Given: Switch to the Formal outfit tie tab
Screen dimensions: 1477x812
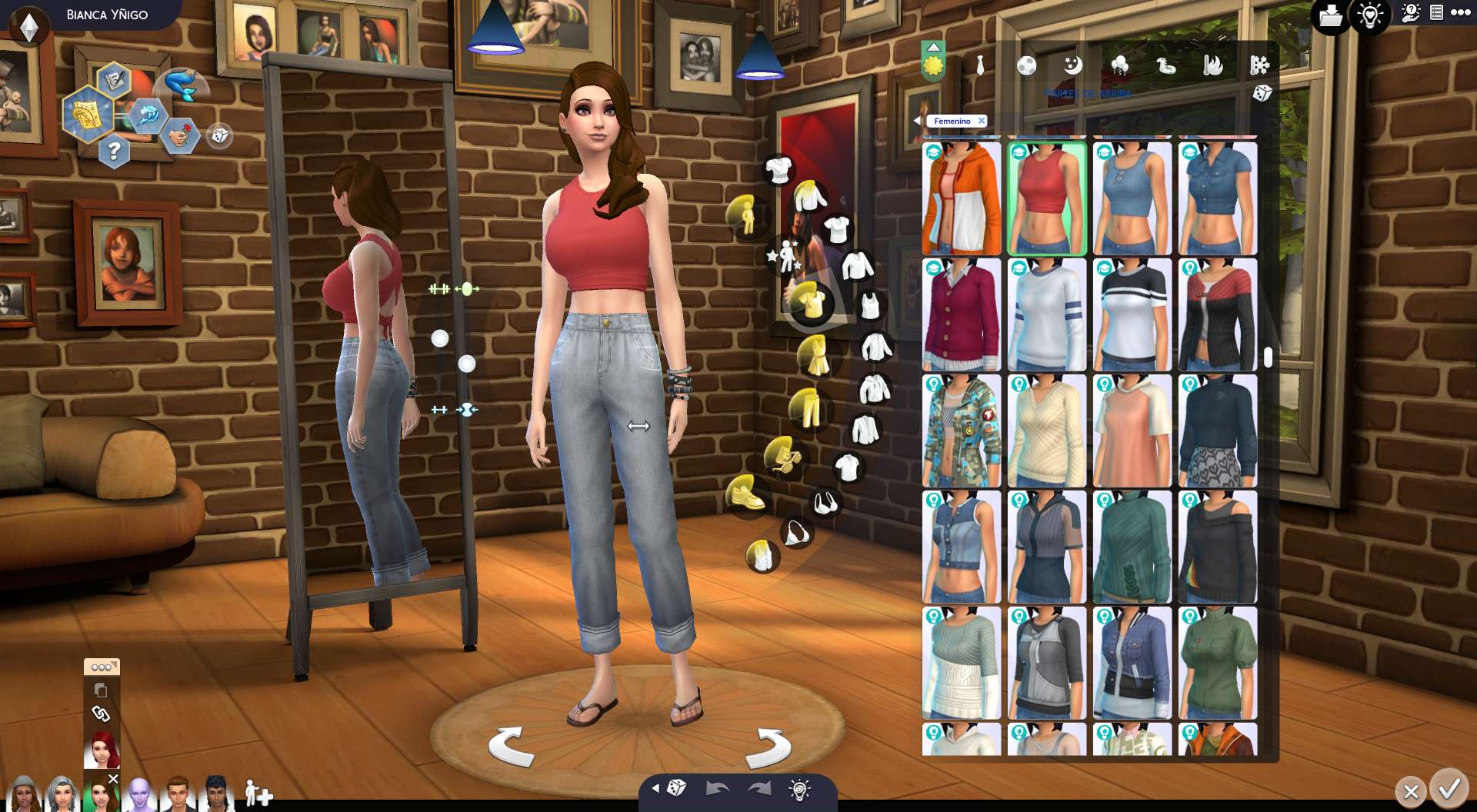Looking at the screenshot, I should pos(980,66).
